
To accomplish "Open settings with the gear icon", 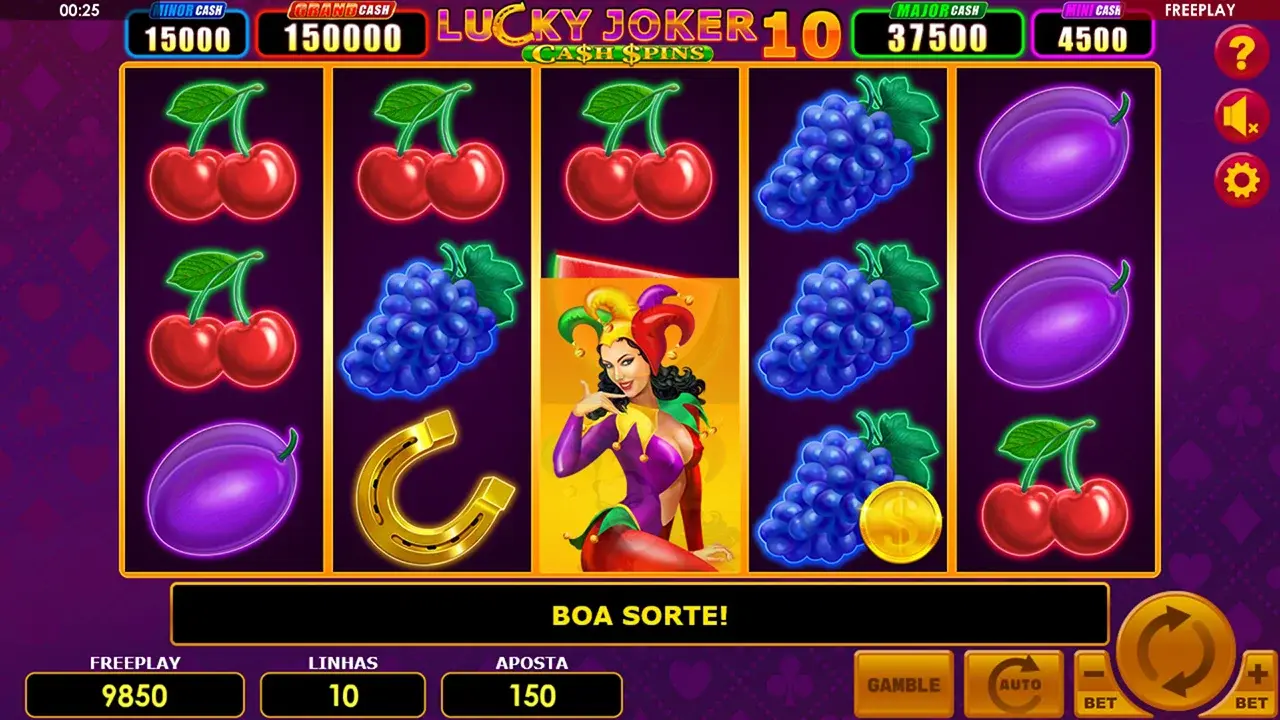I will [x=1242, y=181].
